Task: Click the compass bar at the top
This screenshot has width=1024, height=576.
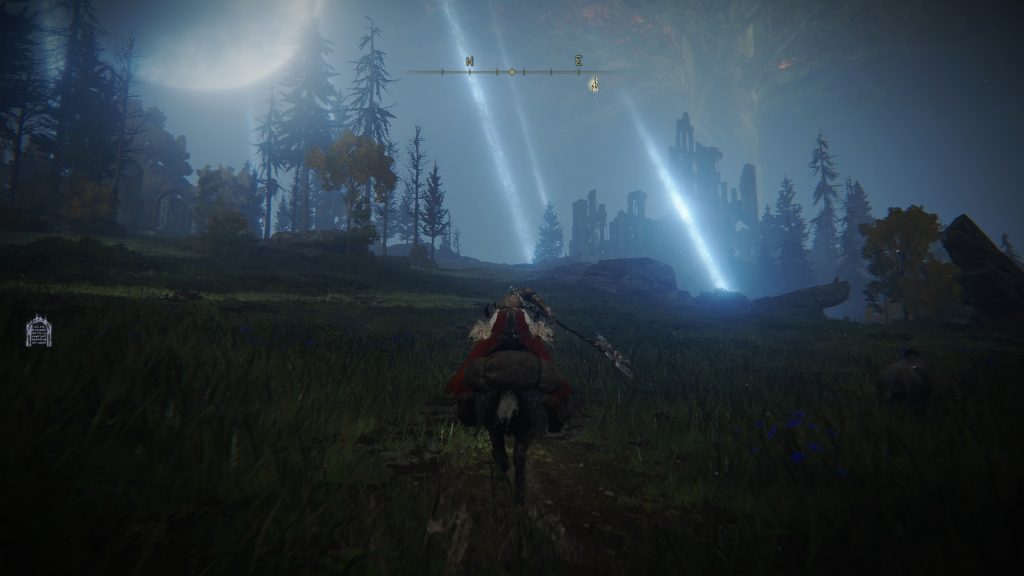Action: (x=511, y=71)
